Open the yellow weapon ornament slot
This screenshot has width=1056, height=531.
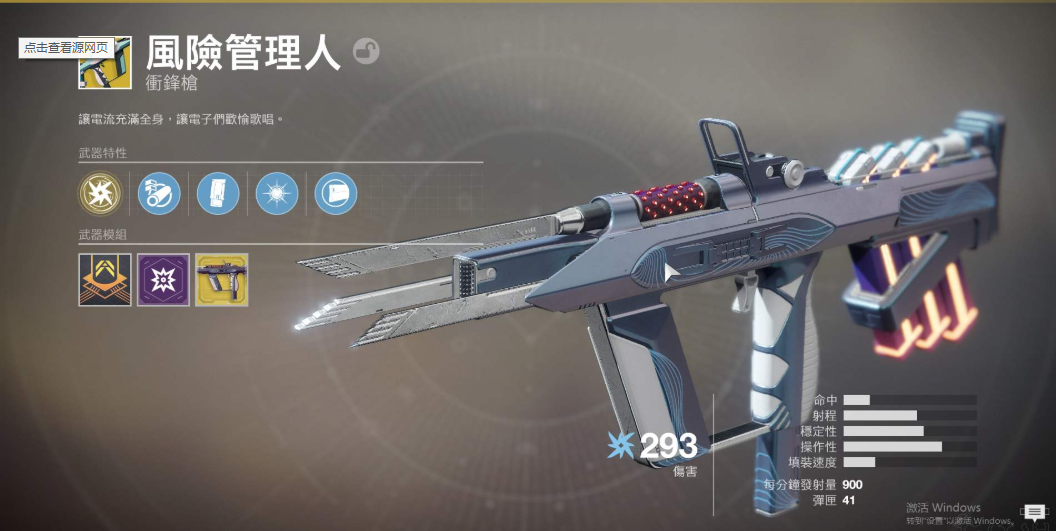[x=222, y=280]
